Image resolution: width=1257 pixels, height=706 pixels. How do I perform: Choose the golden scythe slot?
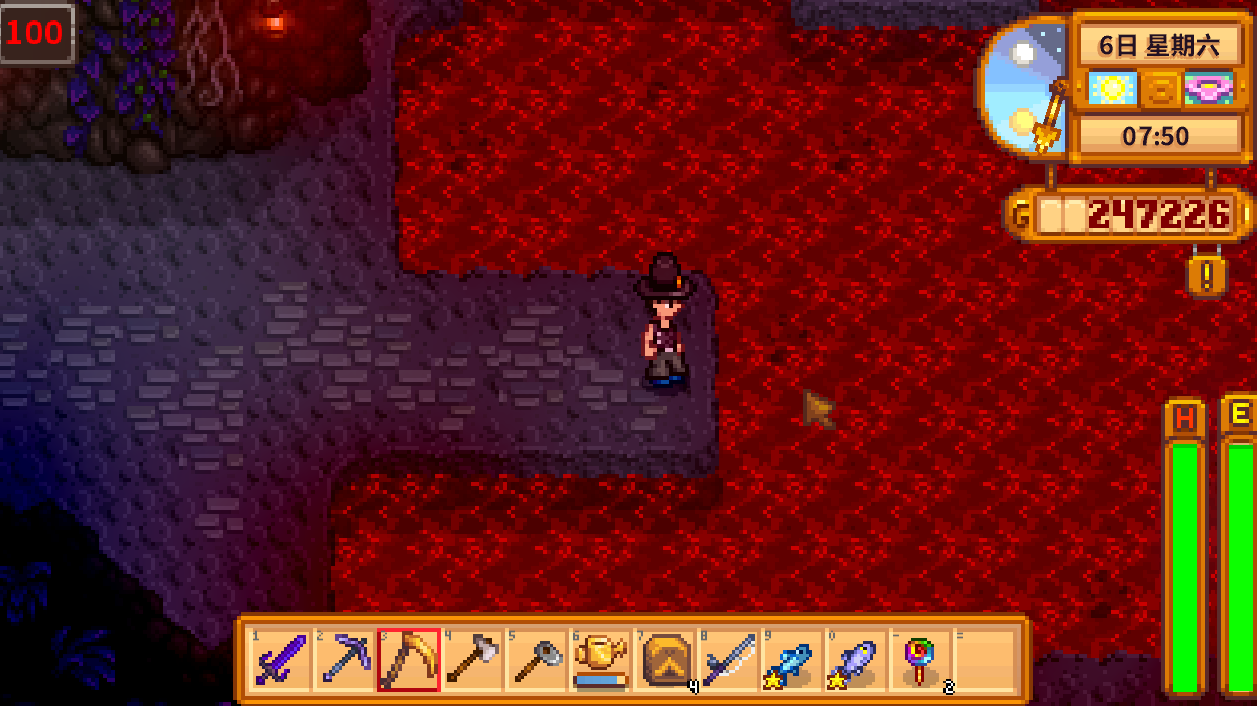point(408,660)
